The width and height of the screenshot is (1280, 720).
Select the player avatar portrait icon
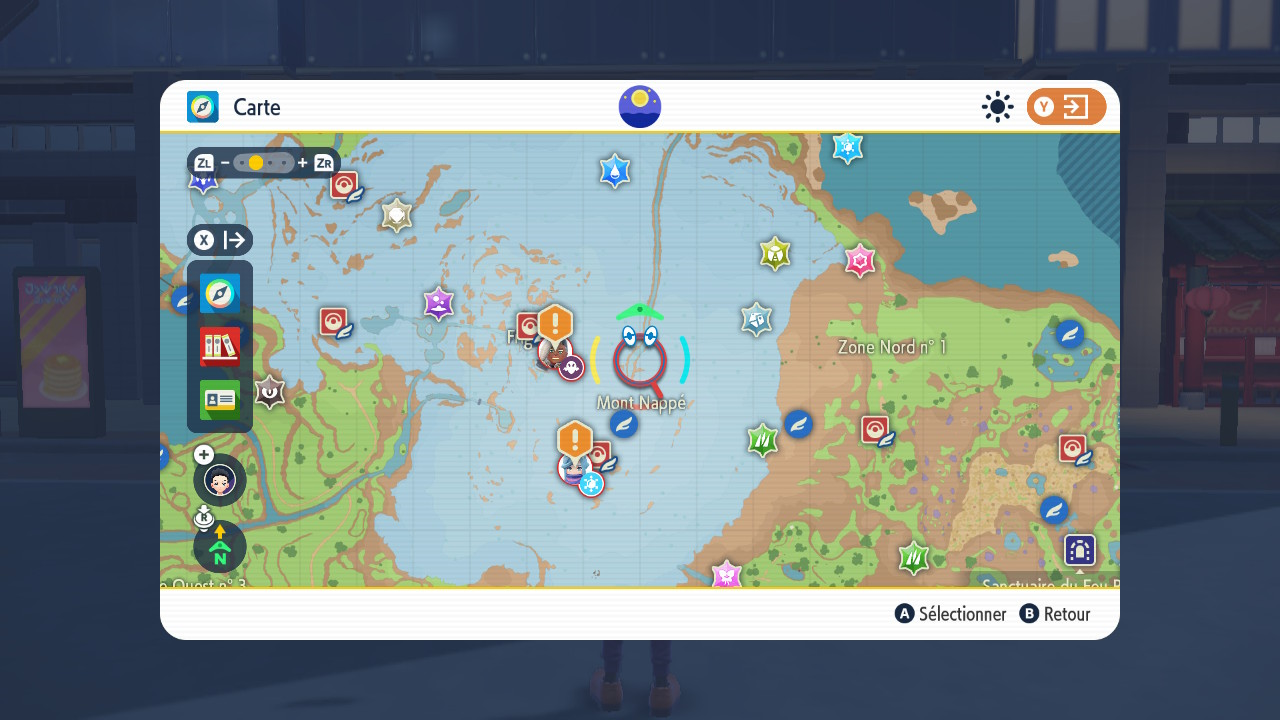(x=220, y=480)
